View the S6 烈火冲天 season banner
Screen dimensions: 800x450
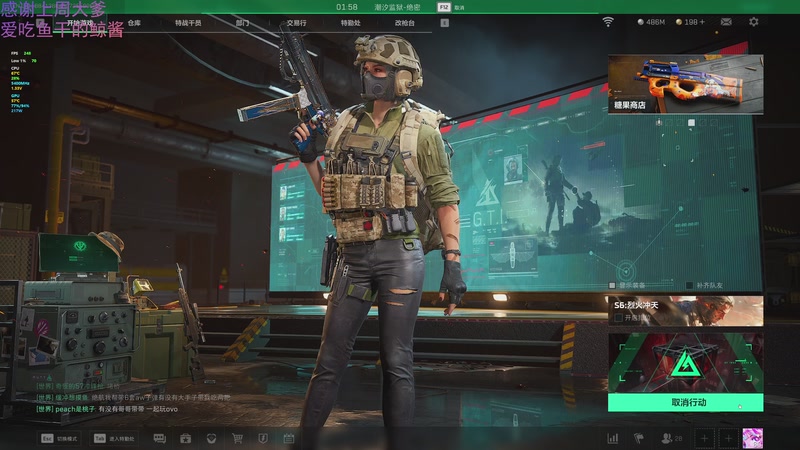coord(685,310)
